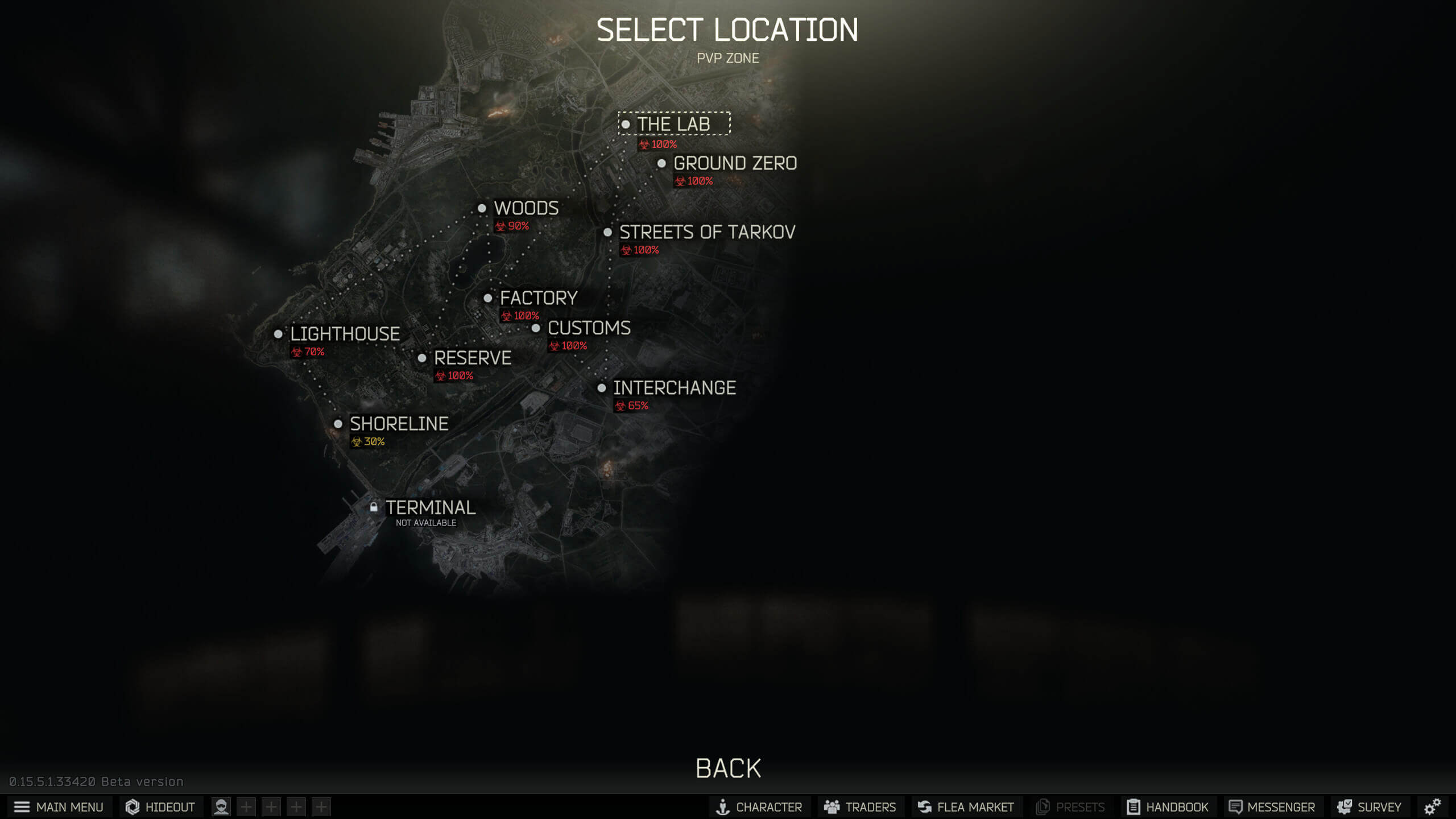Screen dimensions: 1456x819
Task: Choose Ground Zero on the map
Action: pos(734,164)
